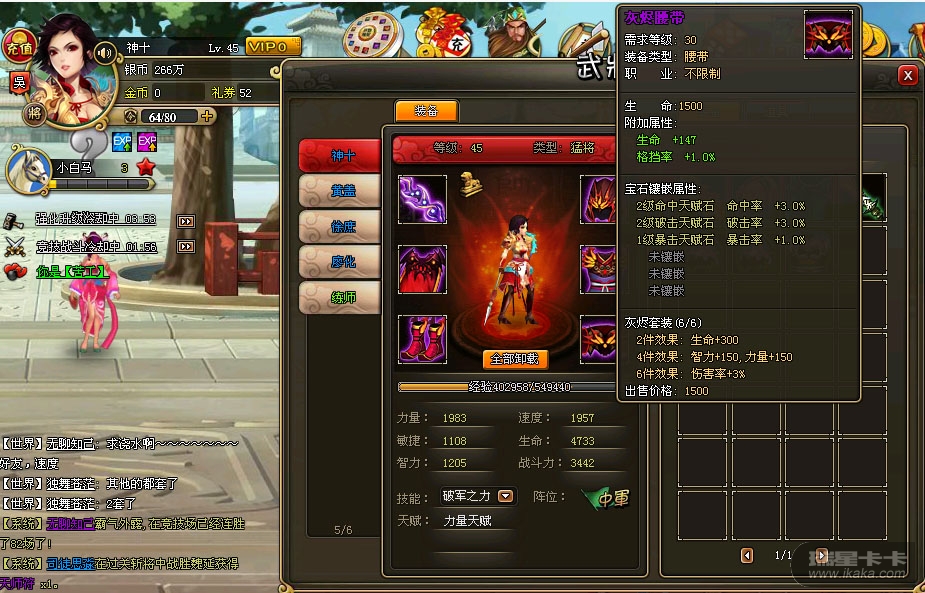Select general 神十 in the list
Image resolution: width=925 pixels, height=593 pixels.
coord(341,156)
